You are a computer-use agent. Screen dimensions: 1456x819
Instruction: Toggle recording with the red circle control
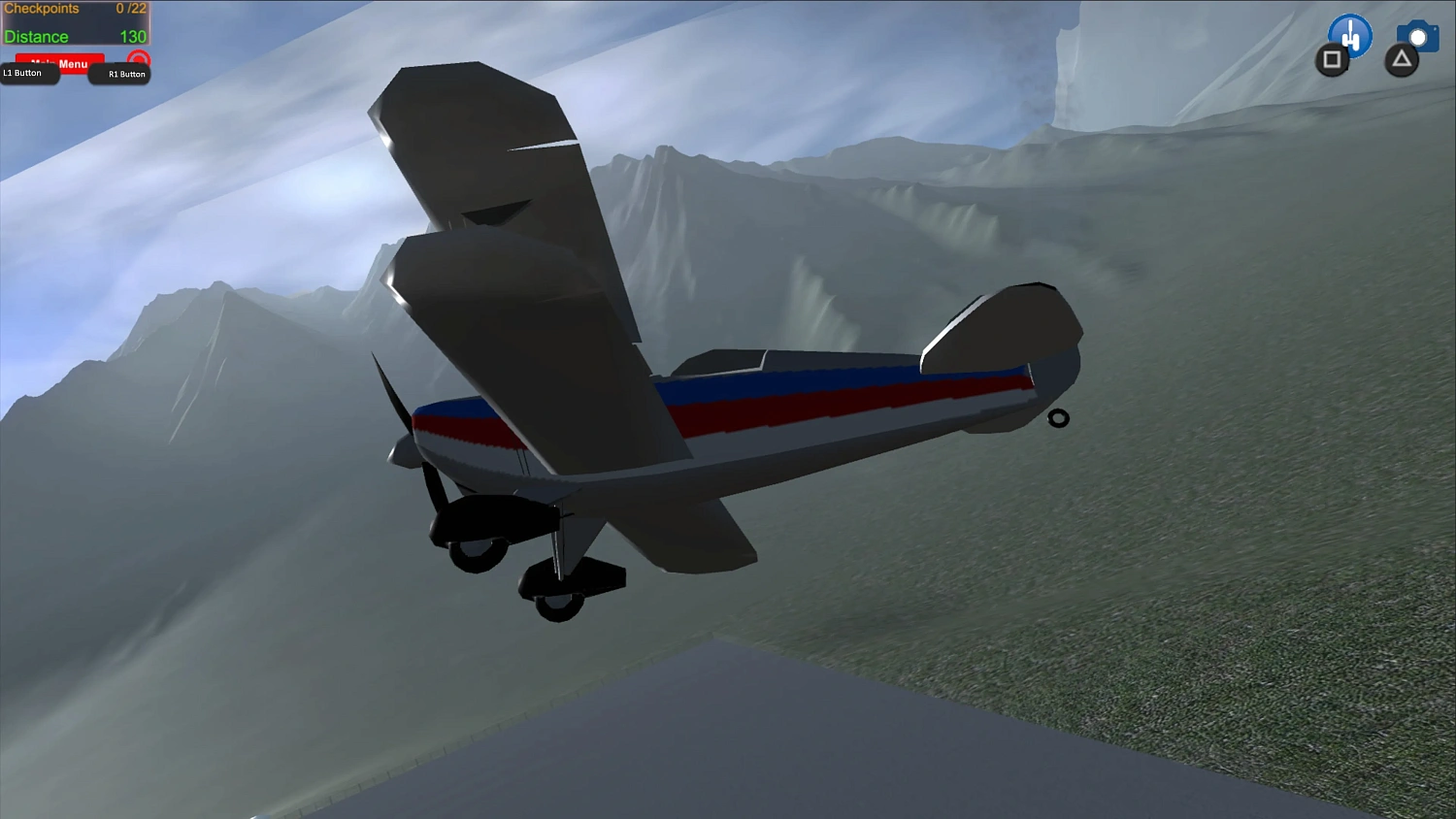(x=139, y=59)
